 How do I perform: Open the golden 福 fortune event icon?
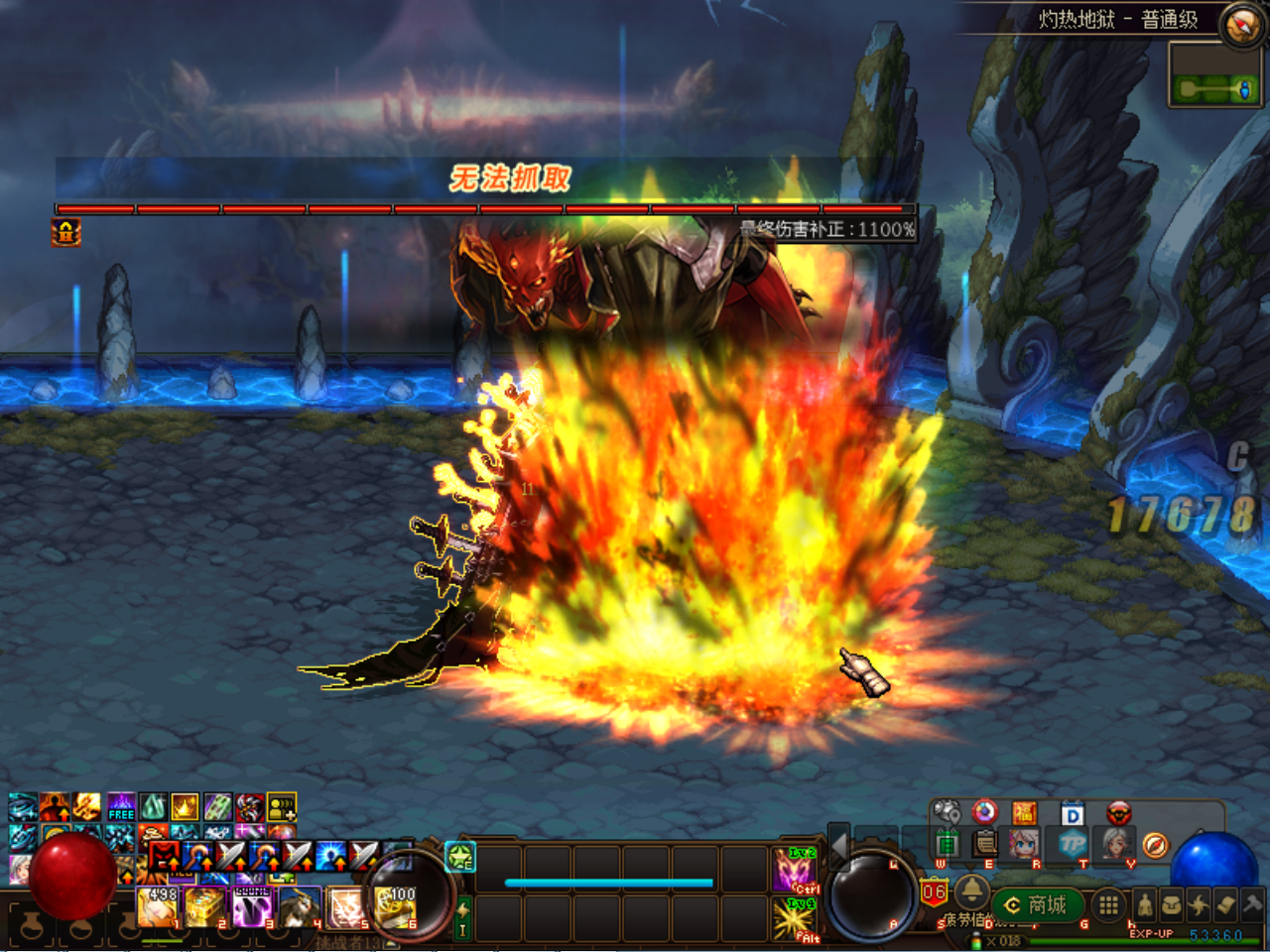[x=1024, y=813]
